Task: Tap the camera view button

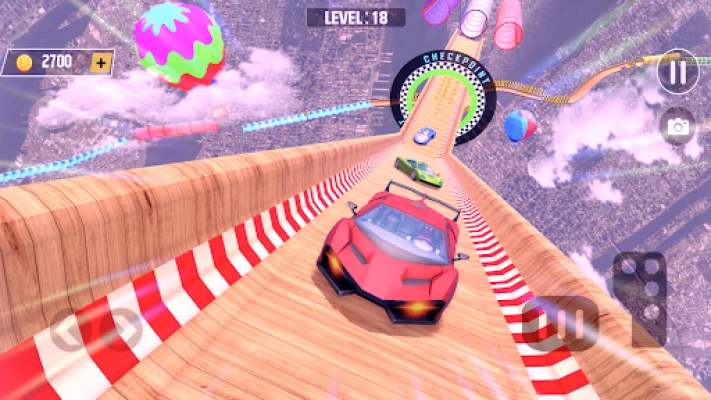Action: pyautogui.click(x=678, y=126)
